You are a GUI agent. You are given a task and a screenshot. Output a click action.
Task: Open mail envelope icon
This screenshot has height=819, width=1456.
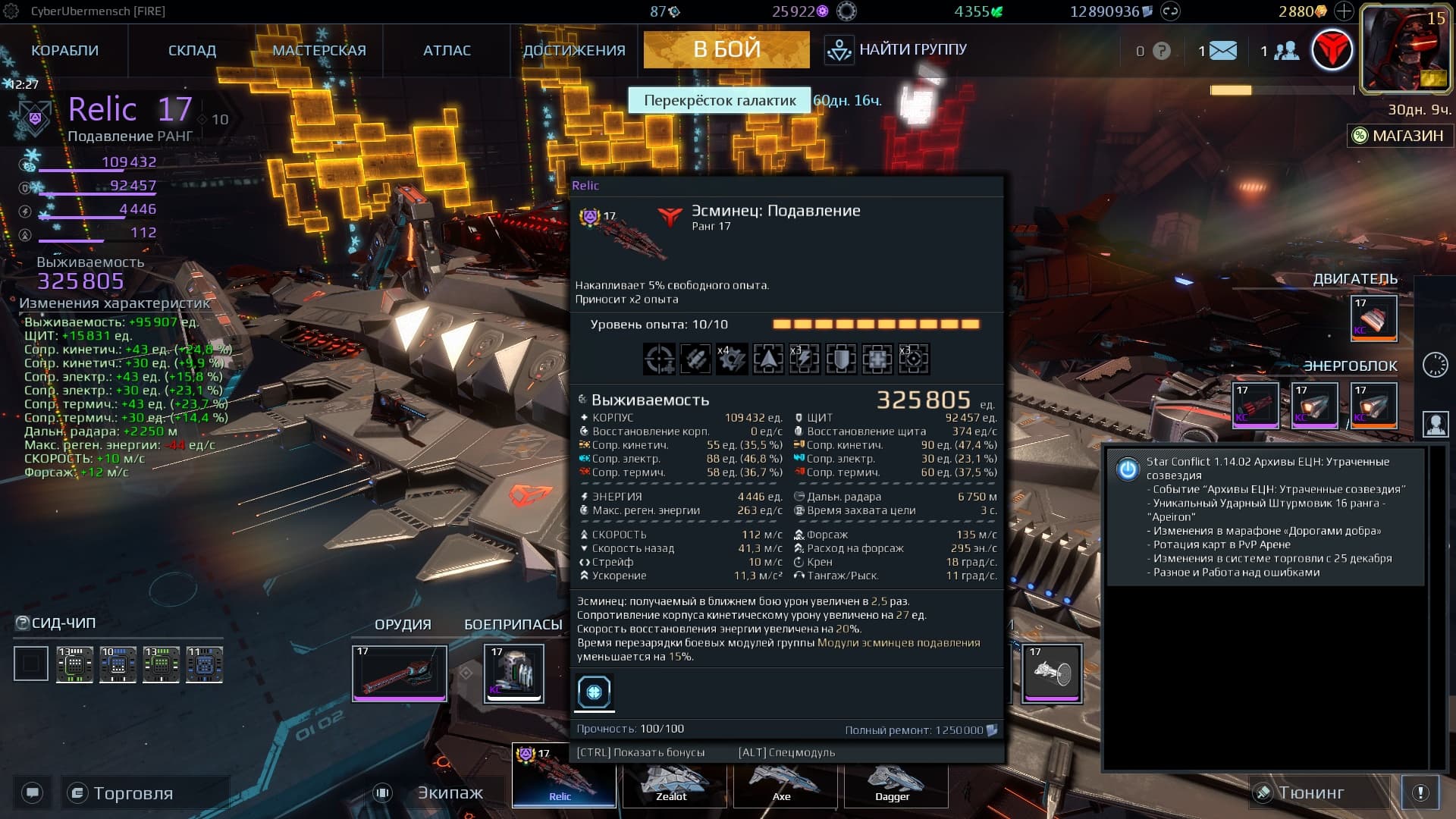click(1222, 51)
